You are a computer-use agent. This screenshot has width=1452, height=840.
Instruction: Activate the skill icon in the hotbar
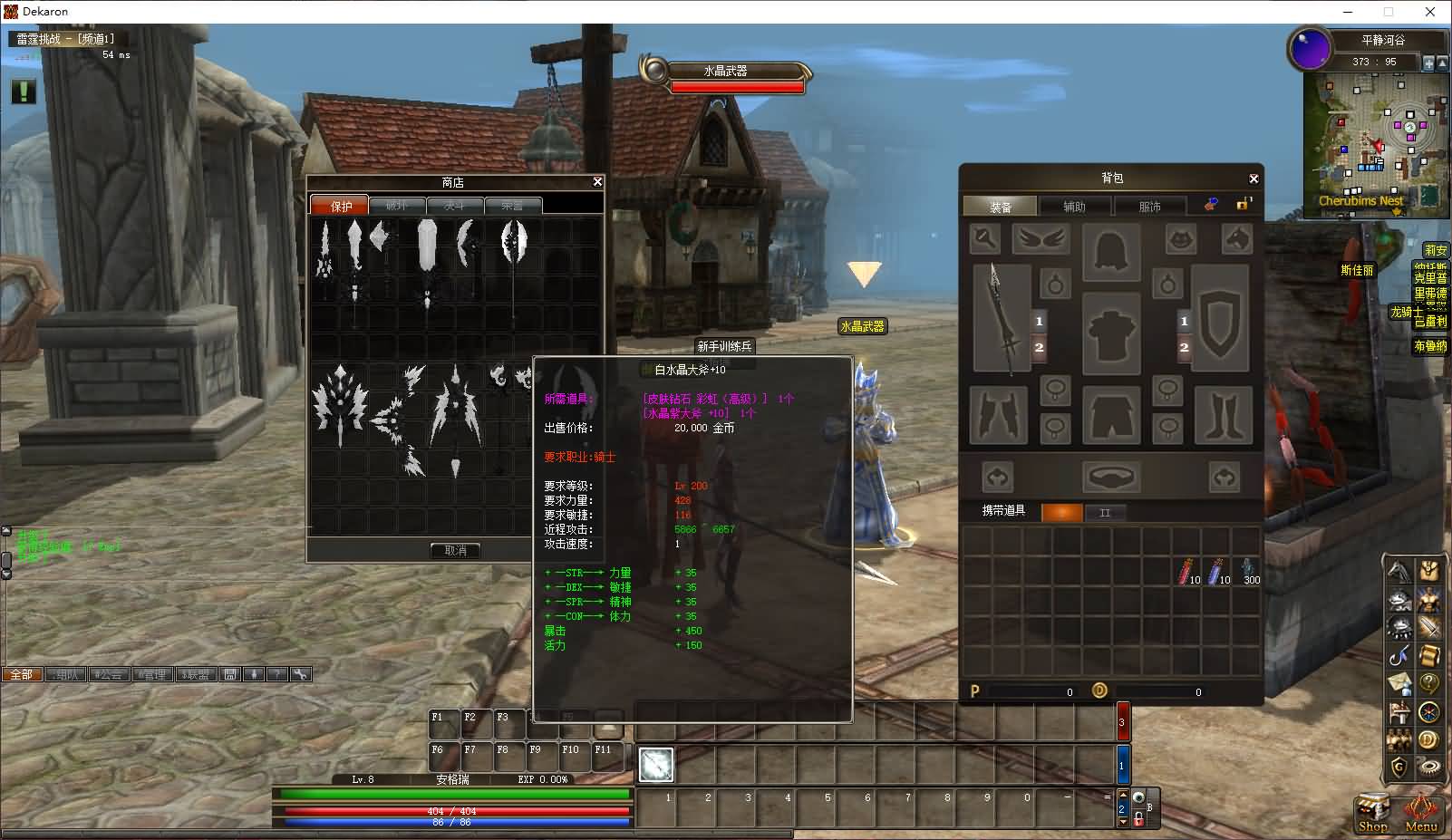[x=656, y=765]
